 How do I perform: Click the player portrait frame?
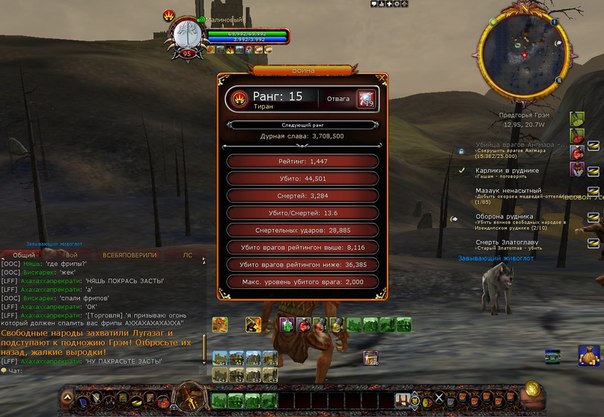[186, 33]
